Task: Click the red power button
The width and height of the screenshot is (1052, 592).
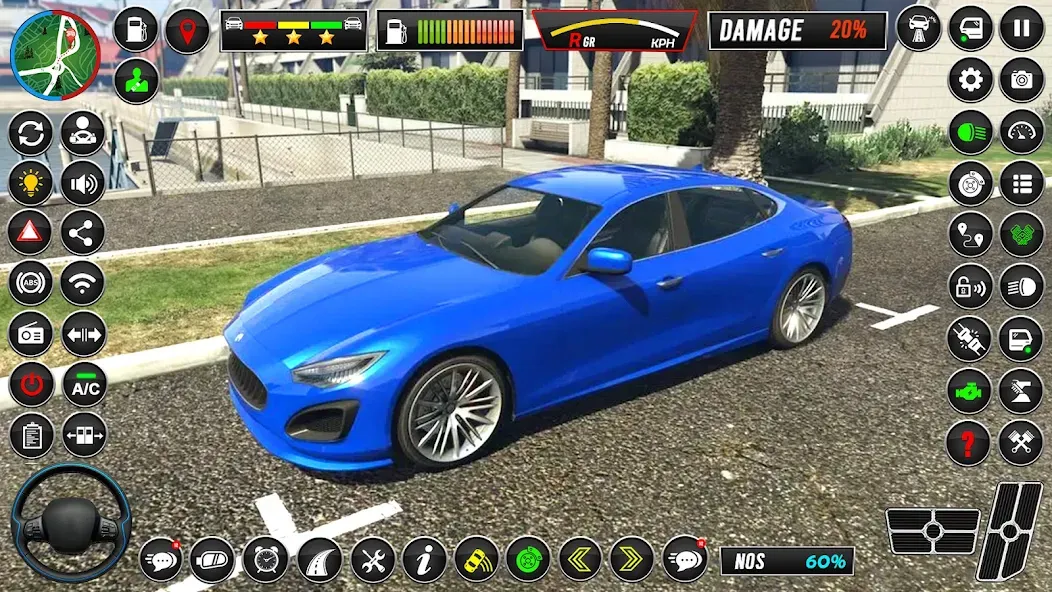Action: [x=31, y=385]
